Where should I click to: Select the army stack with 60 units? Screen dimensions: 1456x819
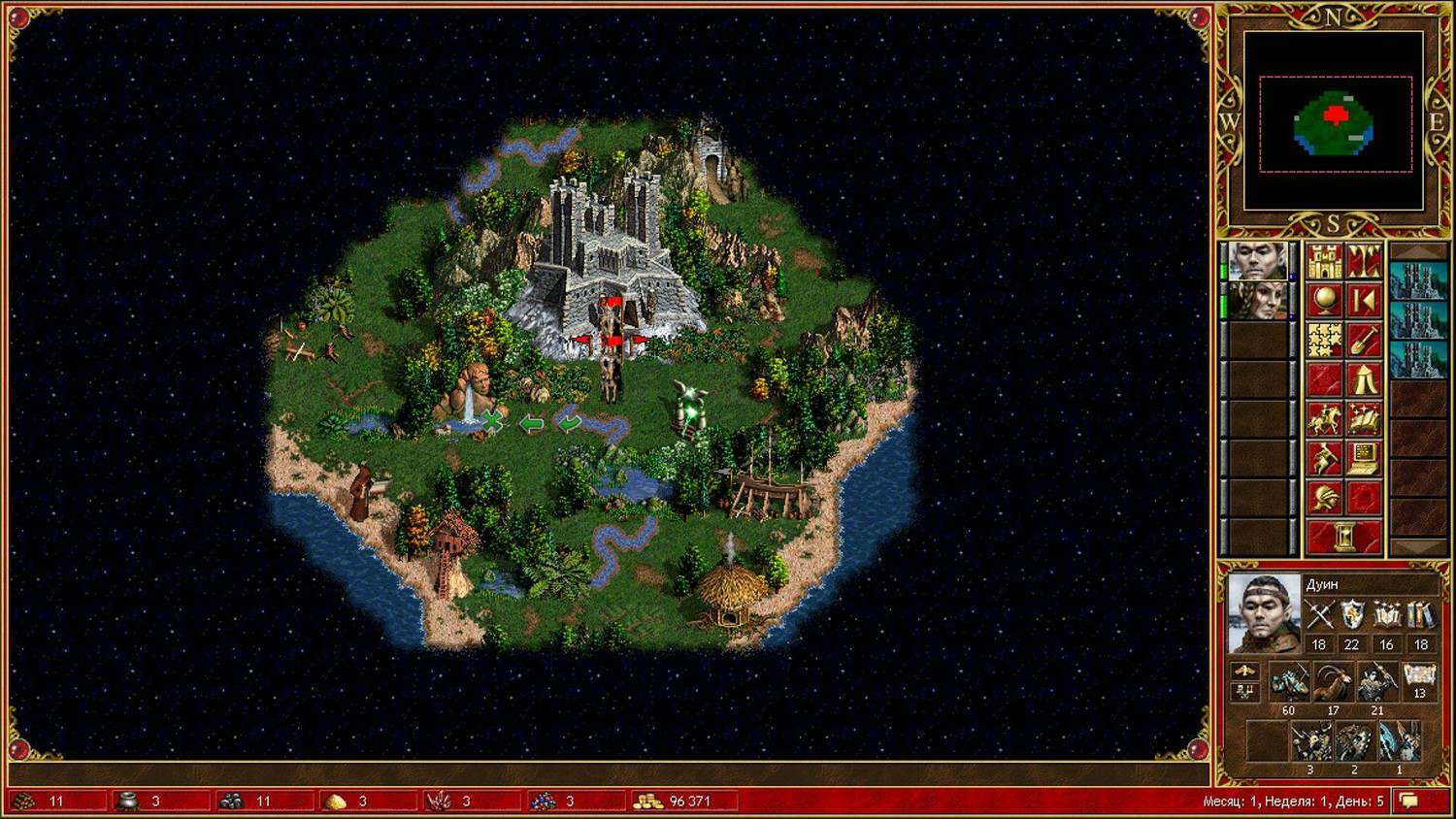pos(1289,684)
